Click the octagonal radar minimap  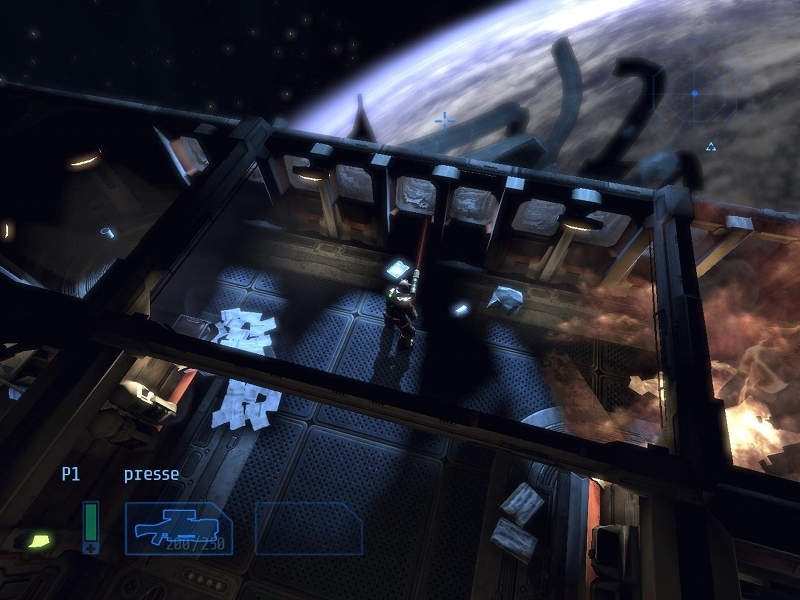695,94
